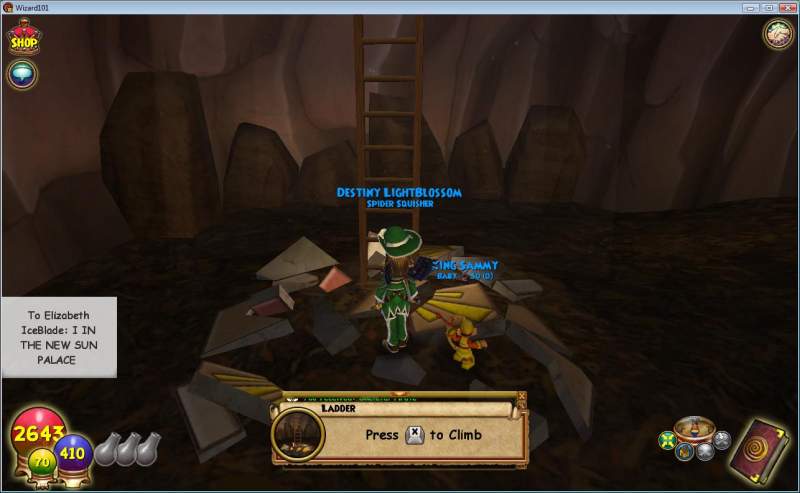This screenshot has width=800, height=493.
Task: Close the Wizard101 window
Action: tap(785, 7)
